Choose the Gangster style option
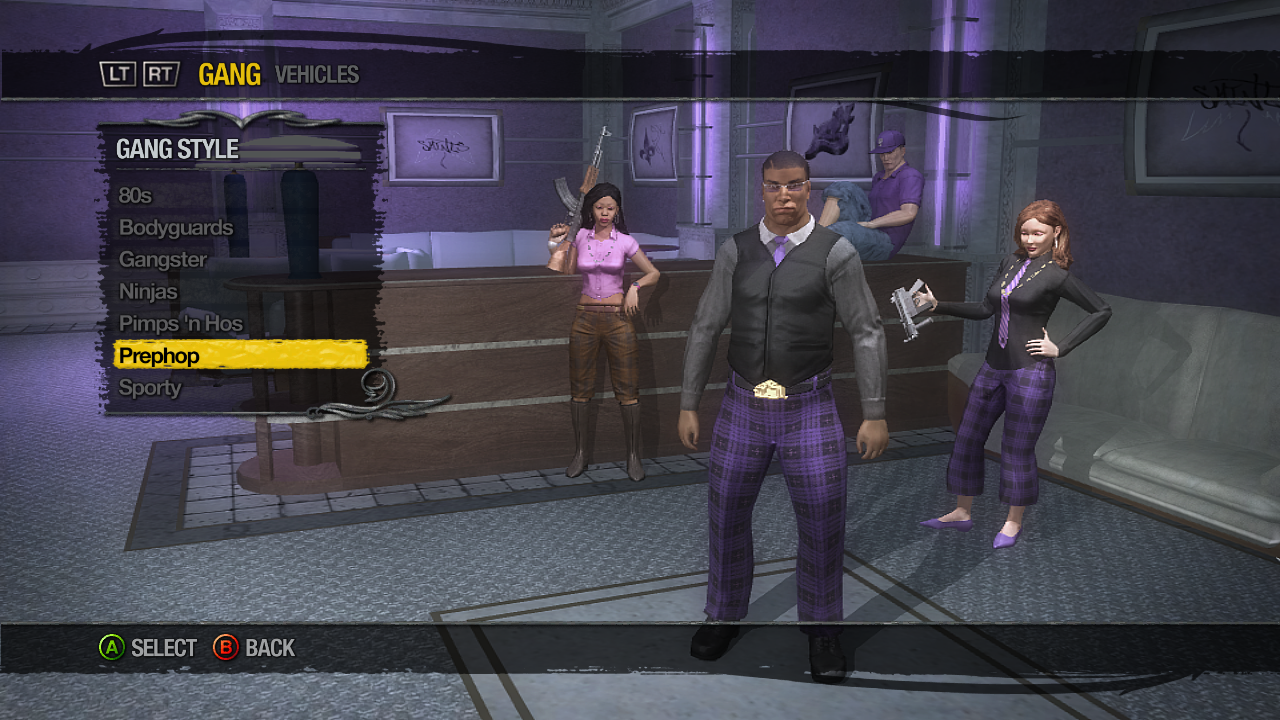The height and width of the screenshot is (720, 1280). click(166, 259)
